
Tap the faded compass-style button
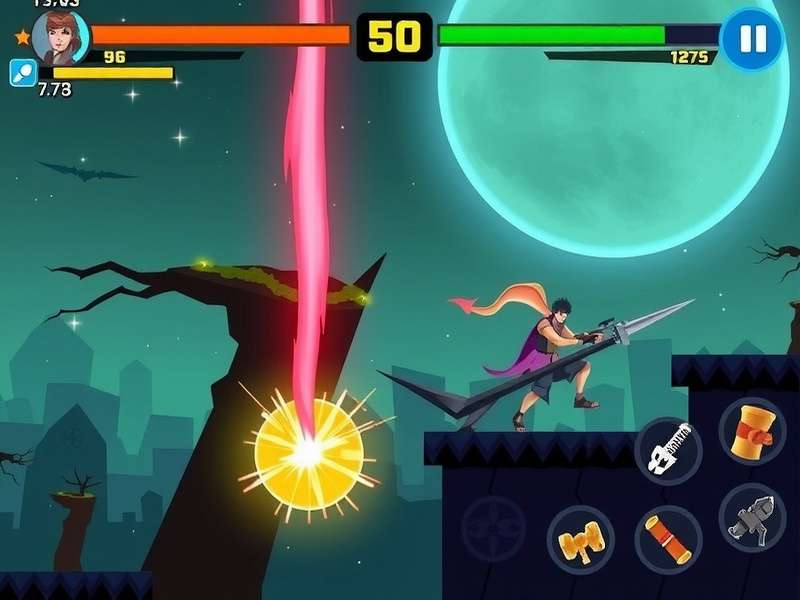pos(493,527)
